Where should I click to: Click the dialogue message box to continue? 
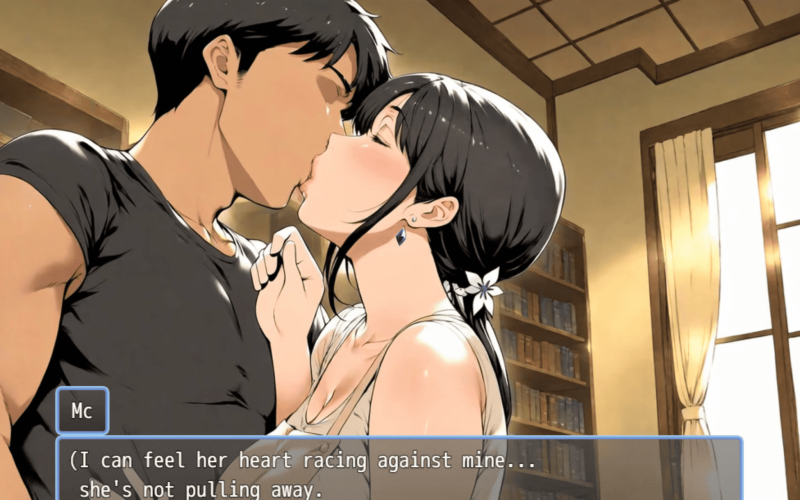click(400, 468)
